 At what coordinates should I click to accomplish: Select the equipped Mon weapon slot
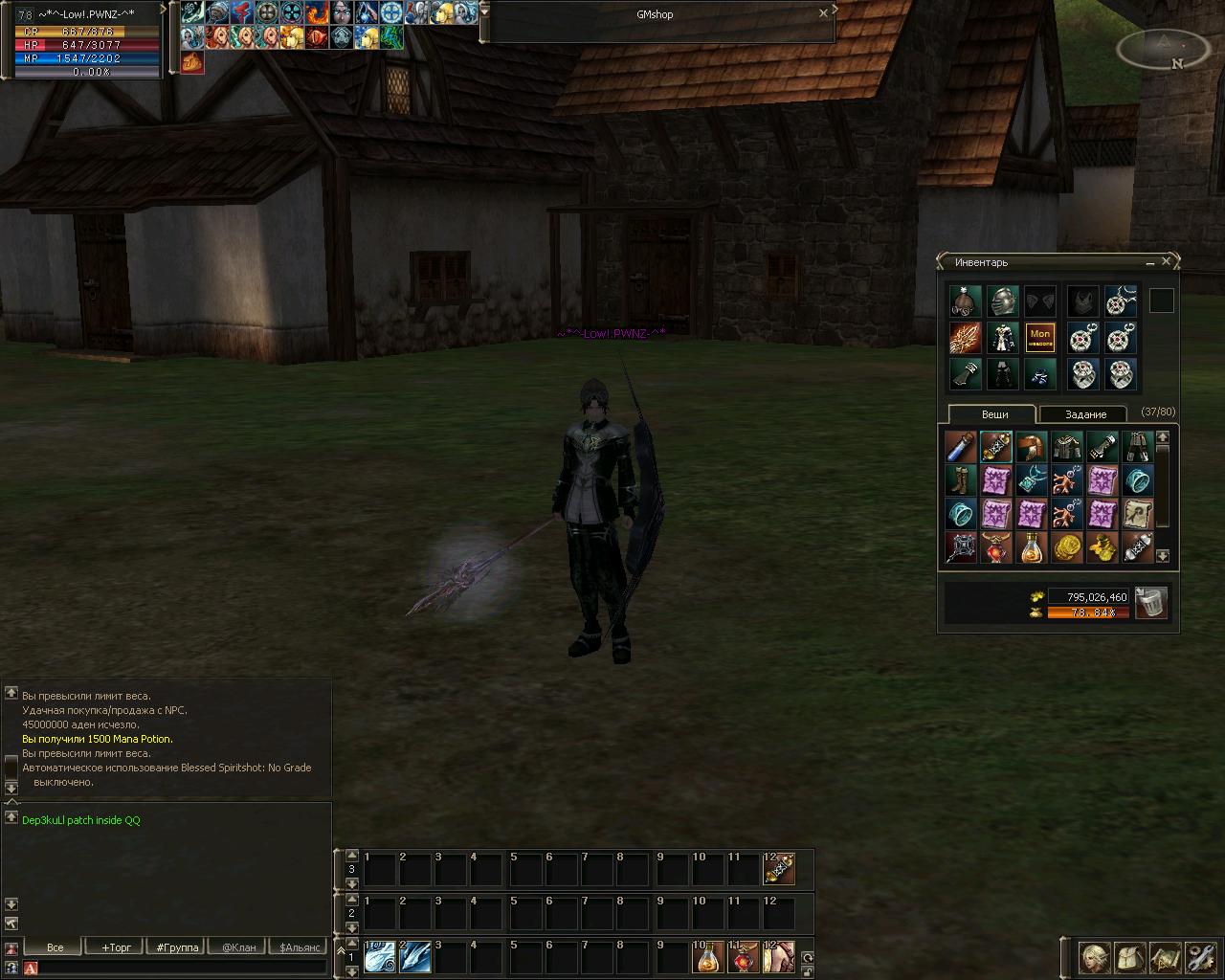pyautogui.click(x=1039, y=338)
